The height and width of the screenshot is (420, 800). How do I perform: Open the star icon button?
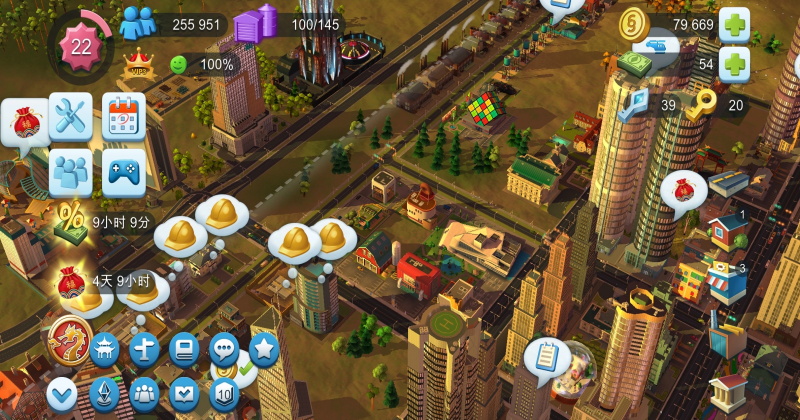pos(263,350)
